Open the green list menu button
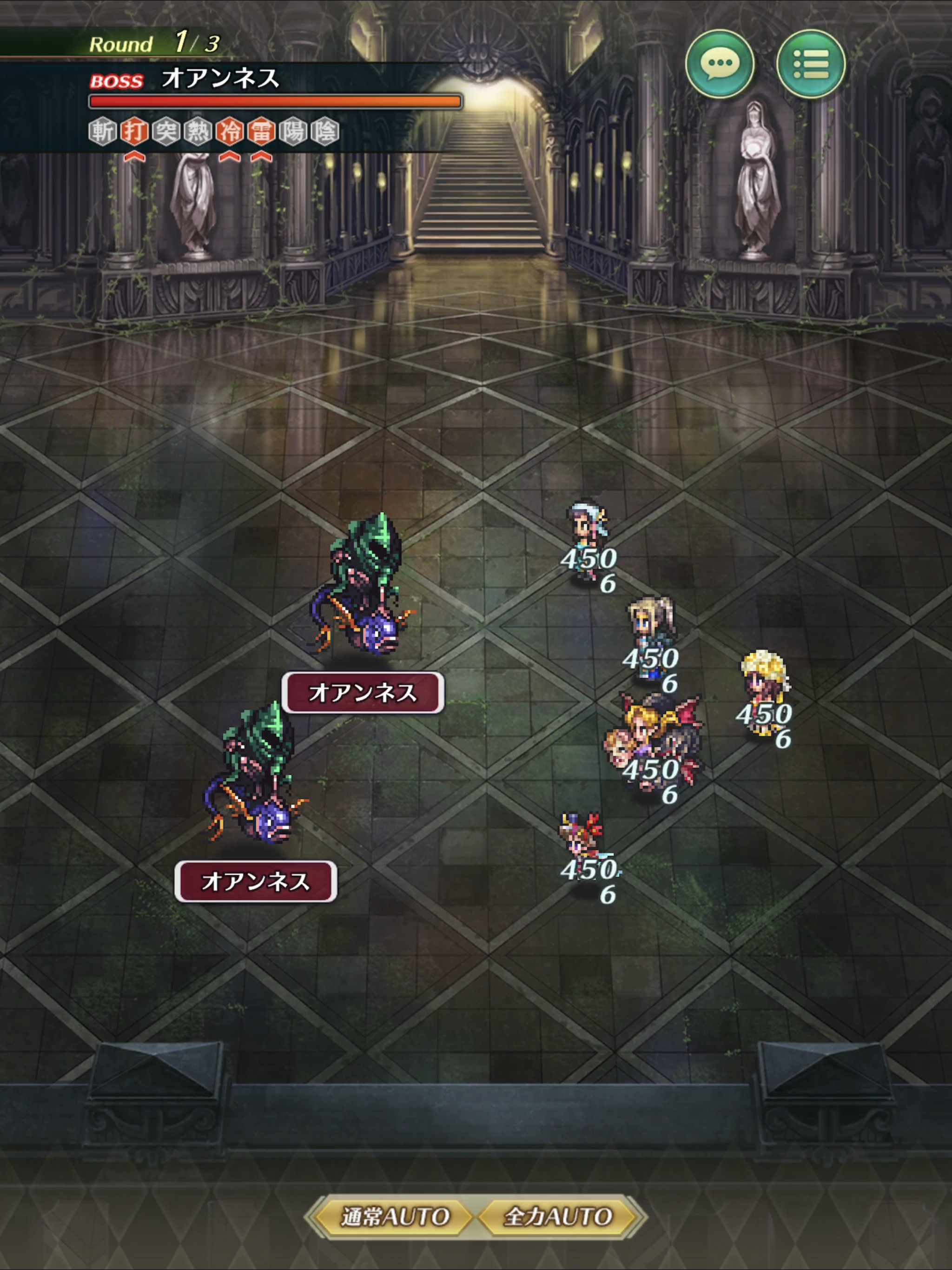The image size is (952, 1270). [x=810, y=64]
